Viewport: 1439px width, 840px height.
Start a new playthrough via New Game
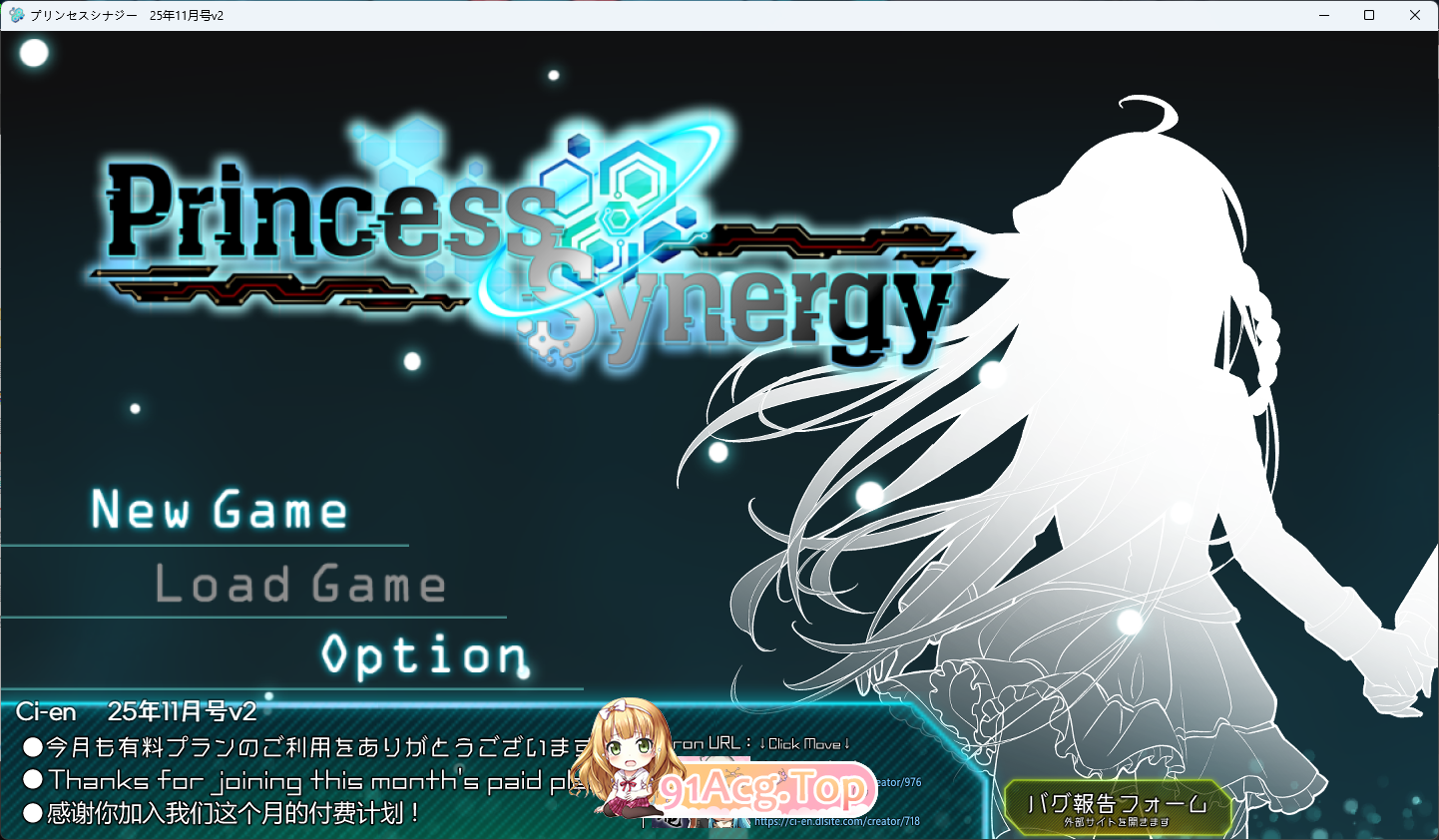pos(218,511)
